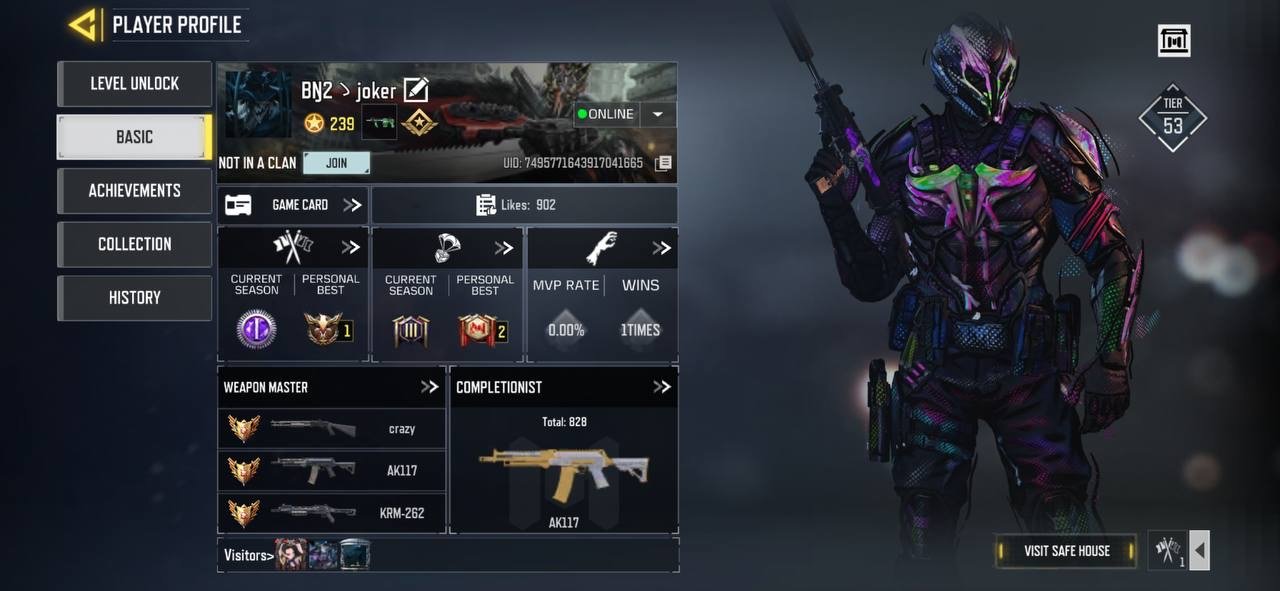Expand the Completionist section
This screenshot has height=591, width=1280.
pos(661,387)
